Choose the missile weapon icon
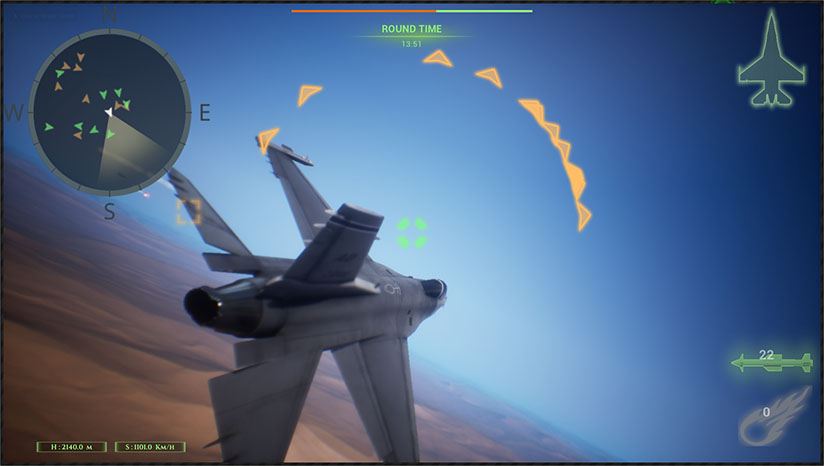 point(771,363)
